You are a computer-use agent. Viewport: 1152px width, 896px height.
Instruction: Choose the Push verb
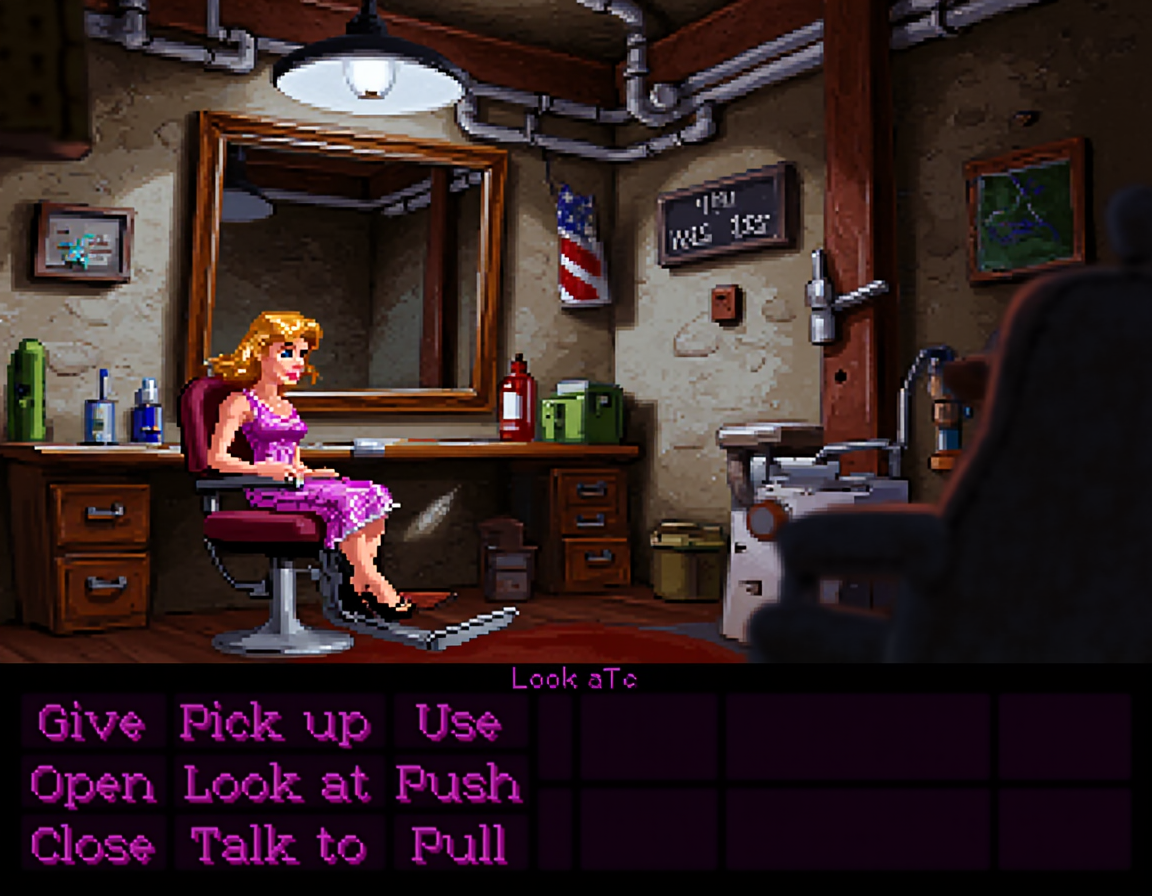point(459,785)
